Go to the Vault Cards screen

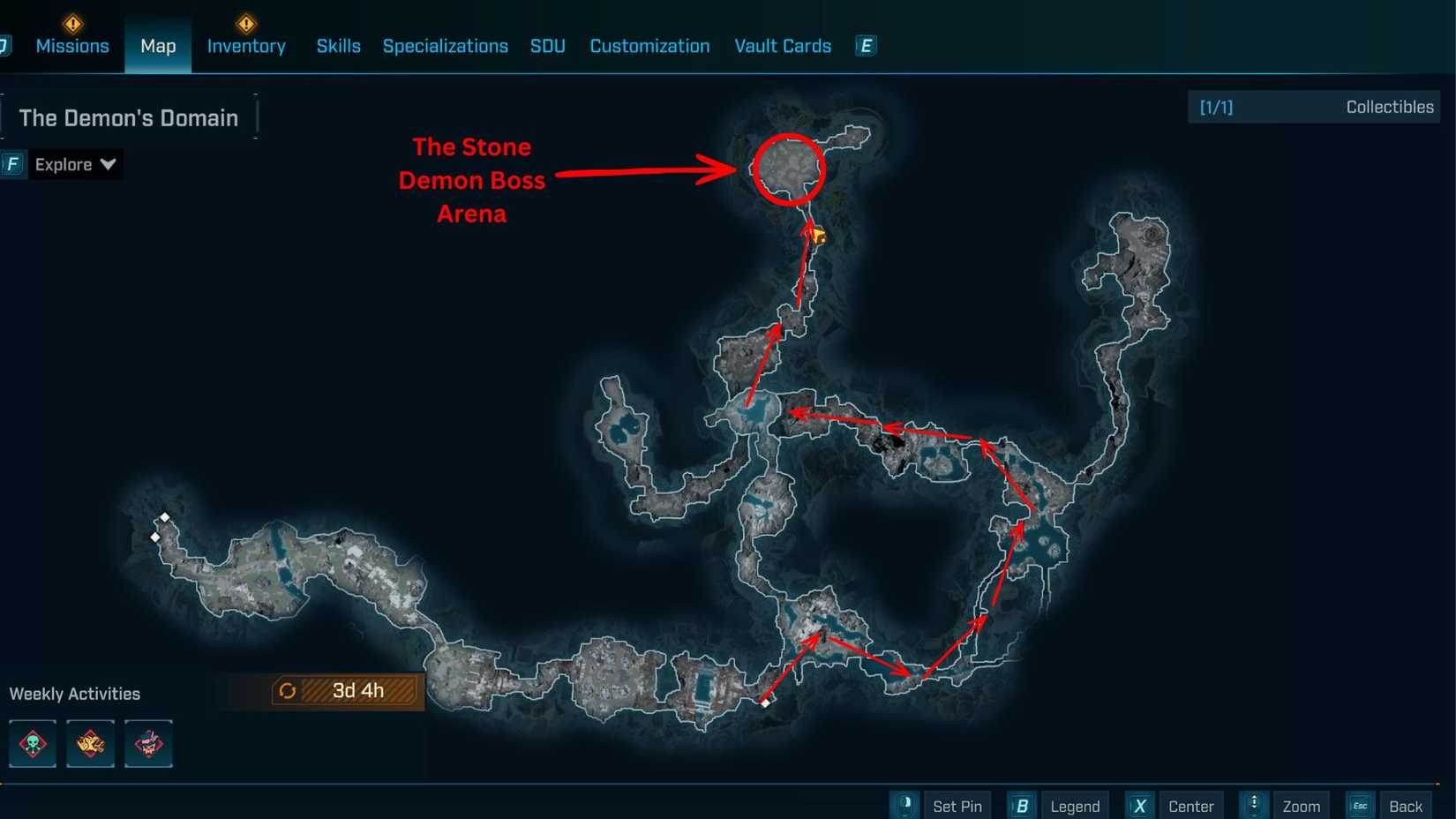pos(782,46)
